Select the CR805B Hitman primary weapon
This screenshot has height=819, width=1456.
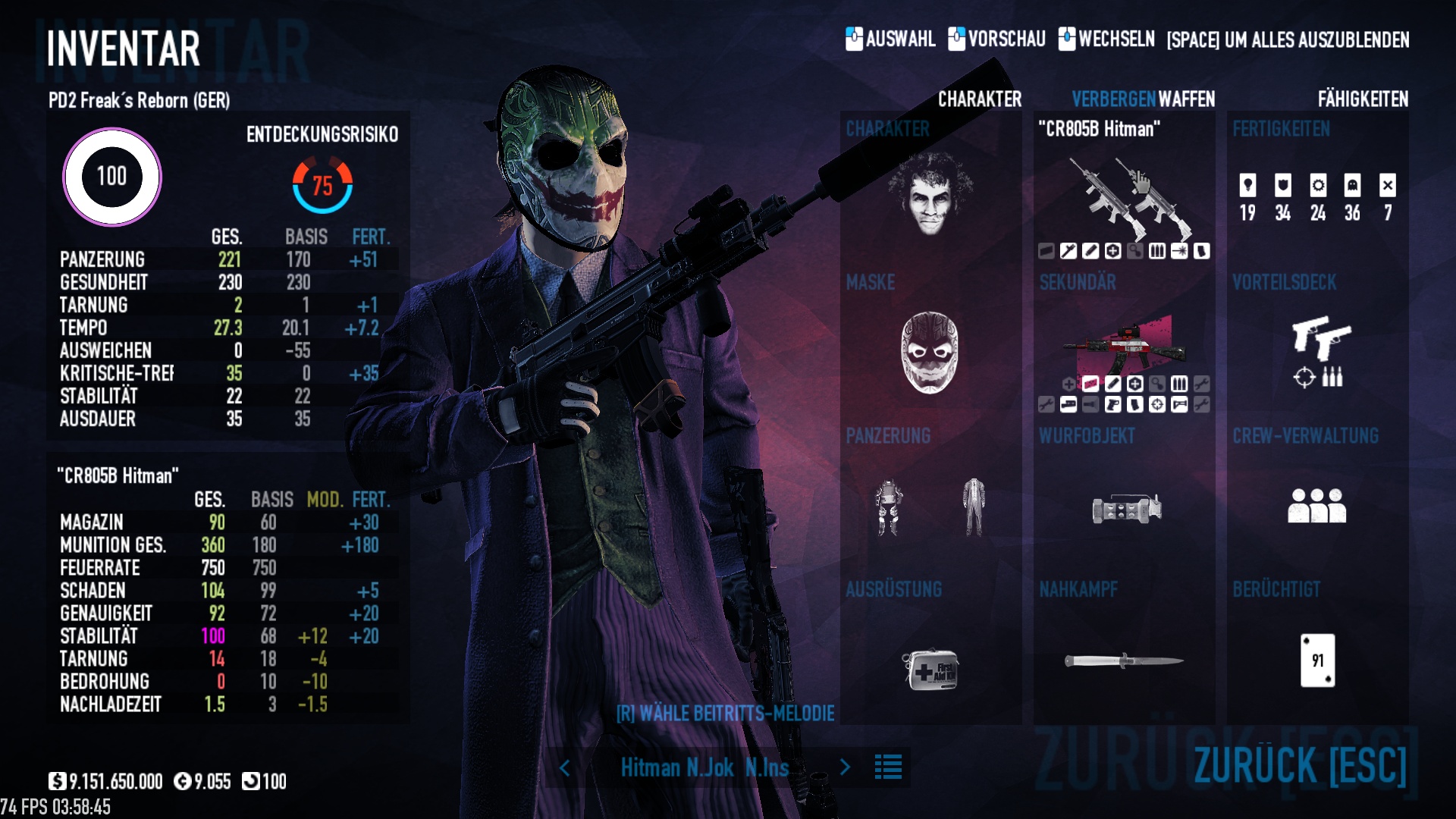pos(1125,197)
